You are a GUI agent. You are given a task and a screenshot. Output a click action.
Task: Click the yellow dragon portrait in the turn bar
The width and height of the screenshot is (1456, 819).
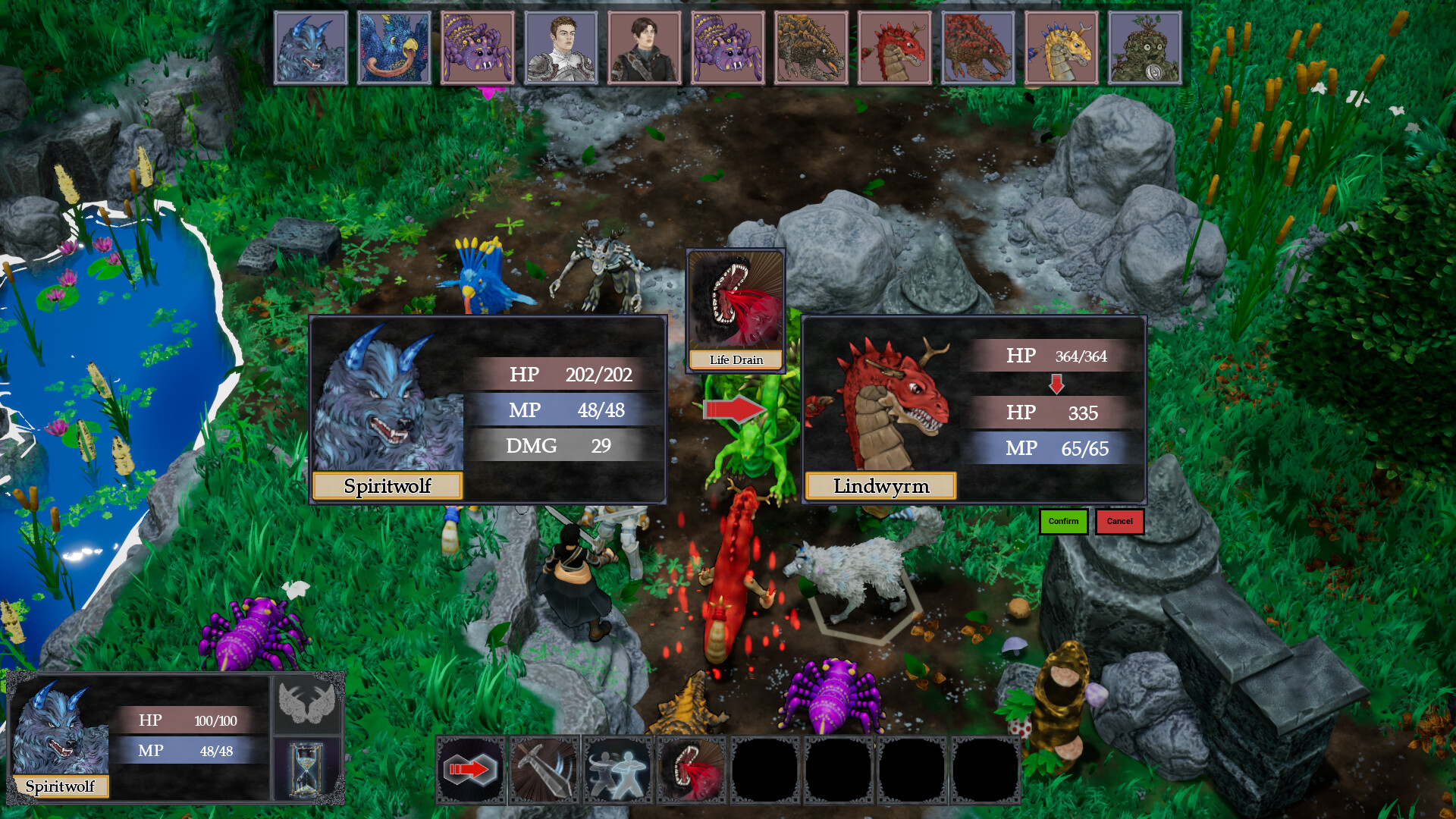[1060, 47]
